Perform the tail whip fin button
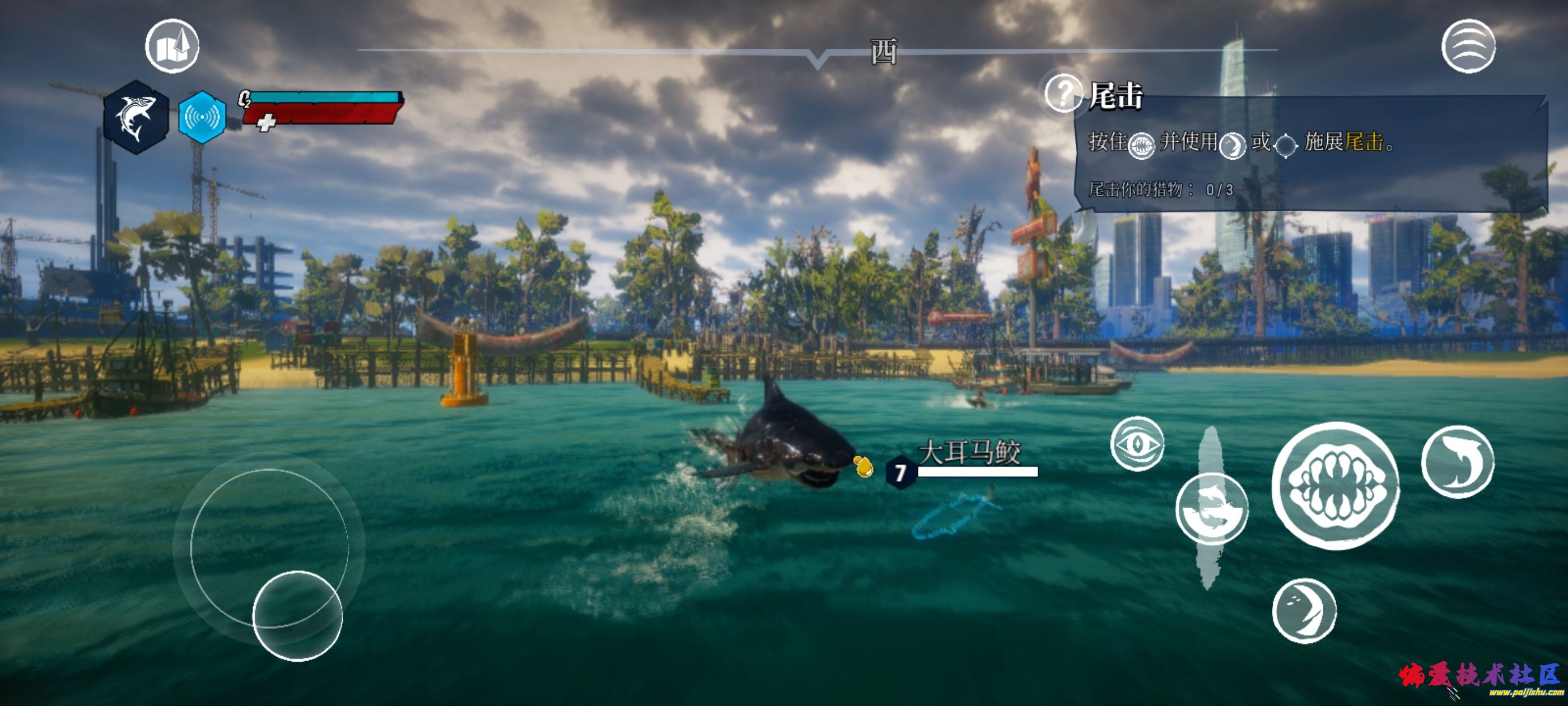Screen dimensions: 1568x706 (x=1304, y=610)
